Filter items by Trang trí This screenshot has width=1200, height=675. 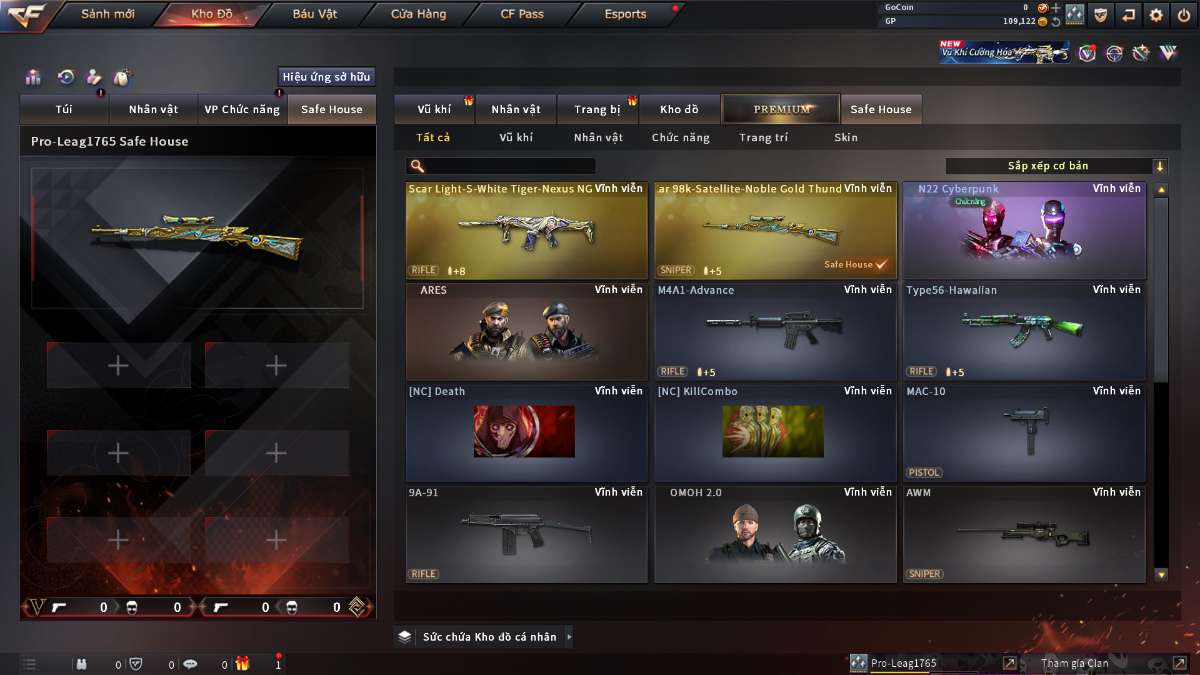tap(763, 138)
